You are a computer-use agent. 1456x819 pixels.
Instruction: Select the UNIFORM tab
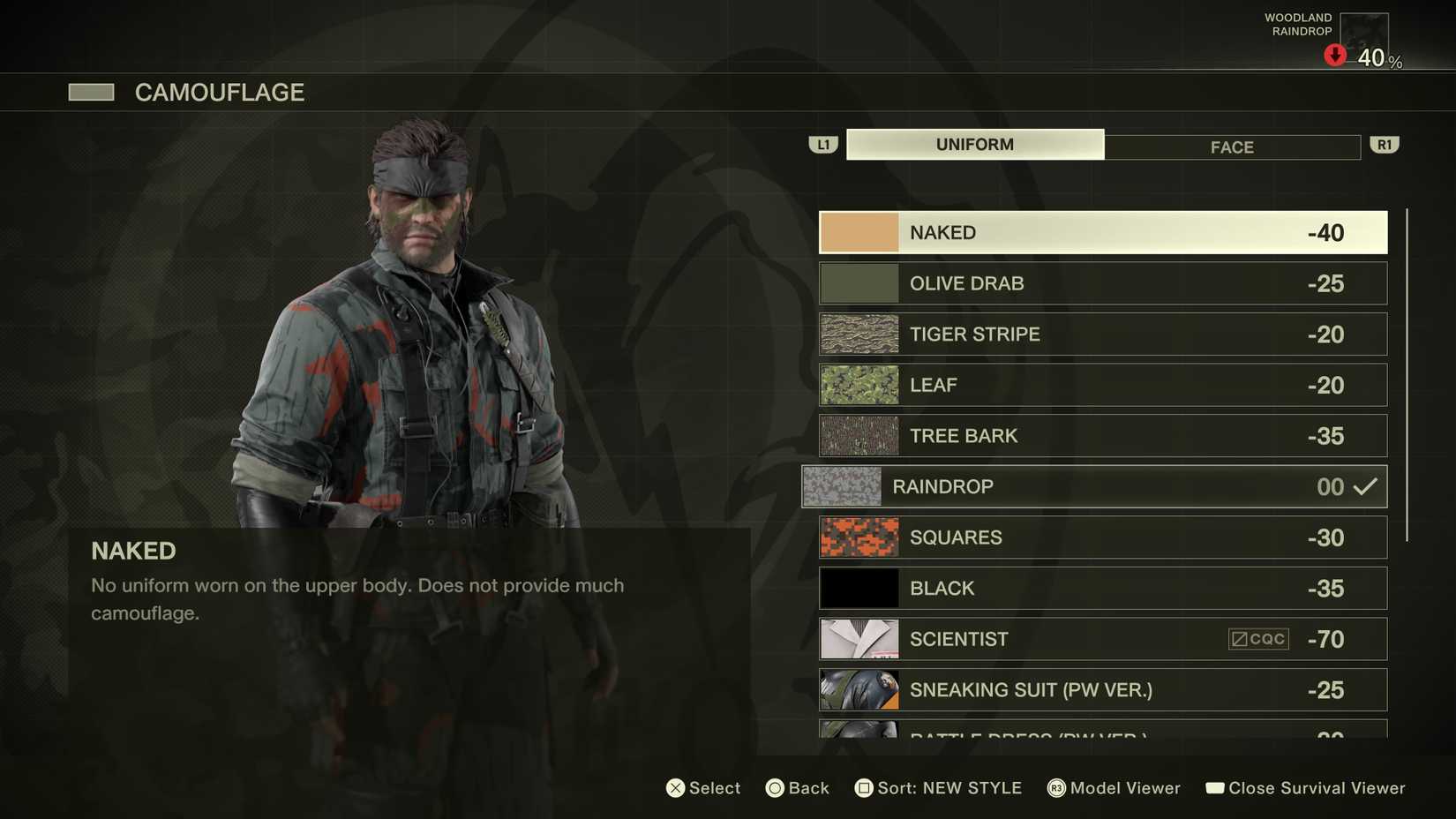(x=974, y=143)
